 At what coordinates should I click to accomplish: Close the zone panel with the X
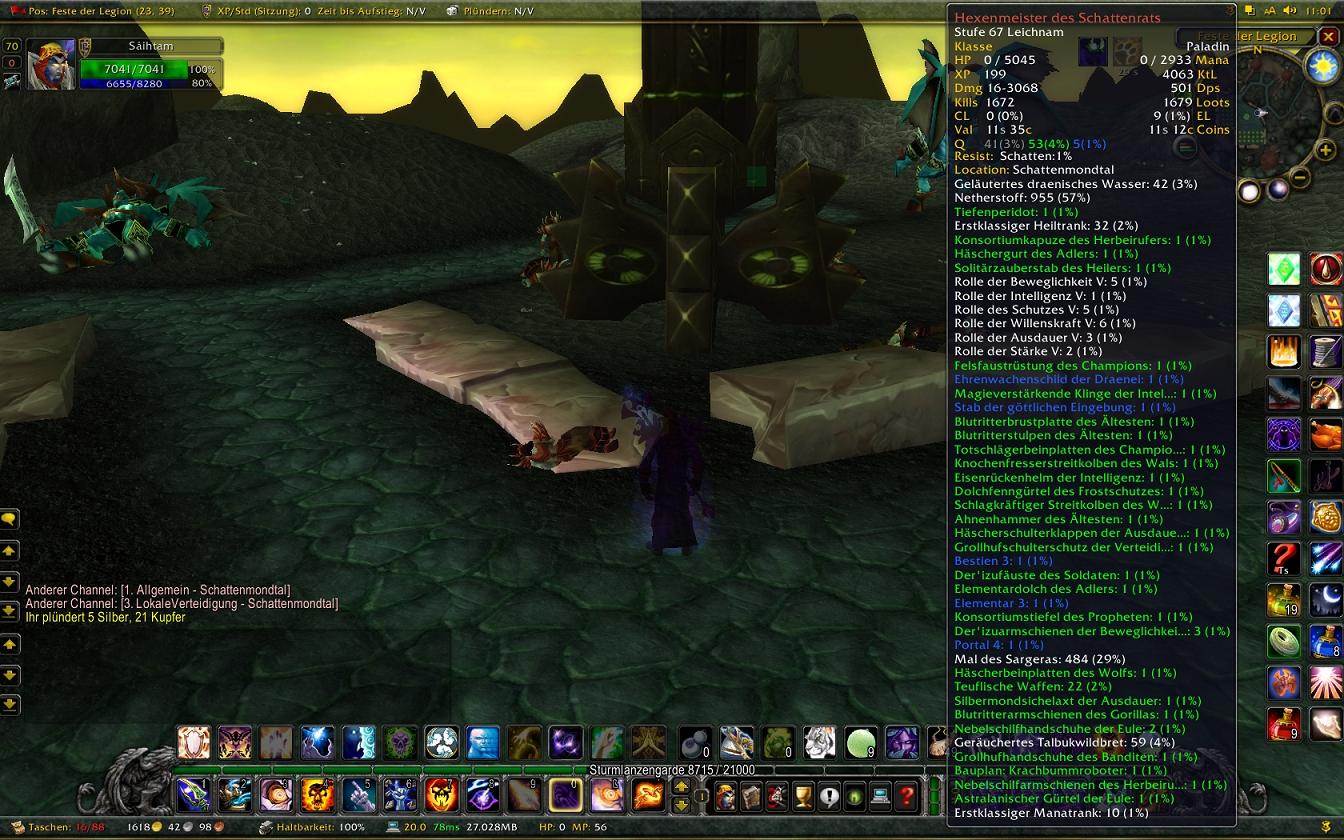click(x=1328, y=37)
